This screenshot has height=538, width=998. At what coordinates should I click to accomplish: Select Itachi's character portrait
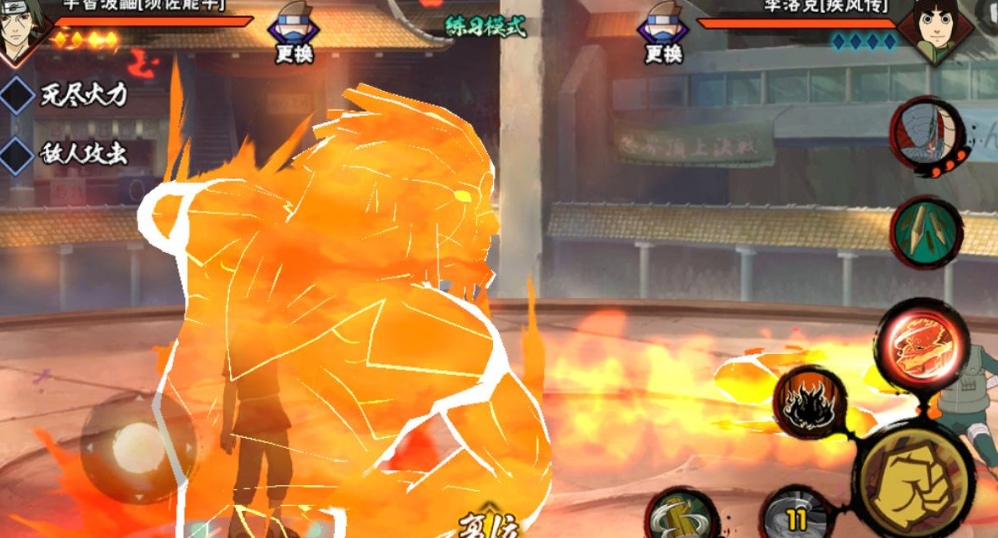tap(22, 32)
